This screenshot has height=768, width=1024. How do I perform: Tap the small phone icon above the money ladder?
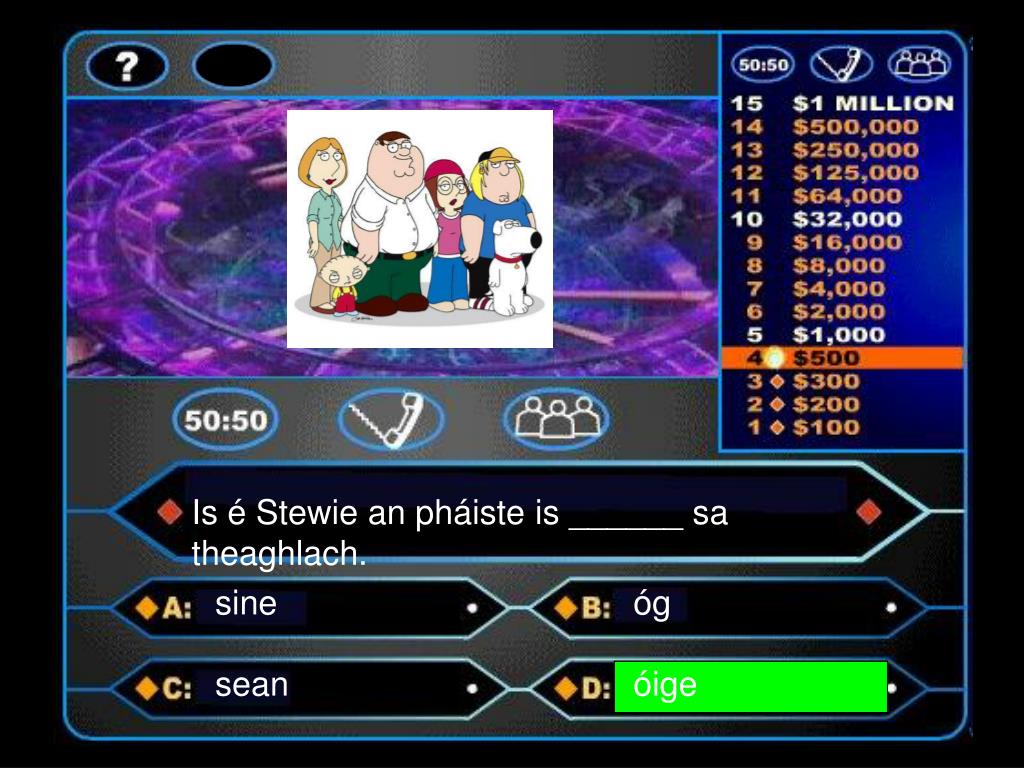[841, 66]
